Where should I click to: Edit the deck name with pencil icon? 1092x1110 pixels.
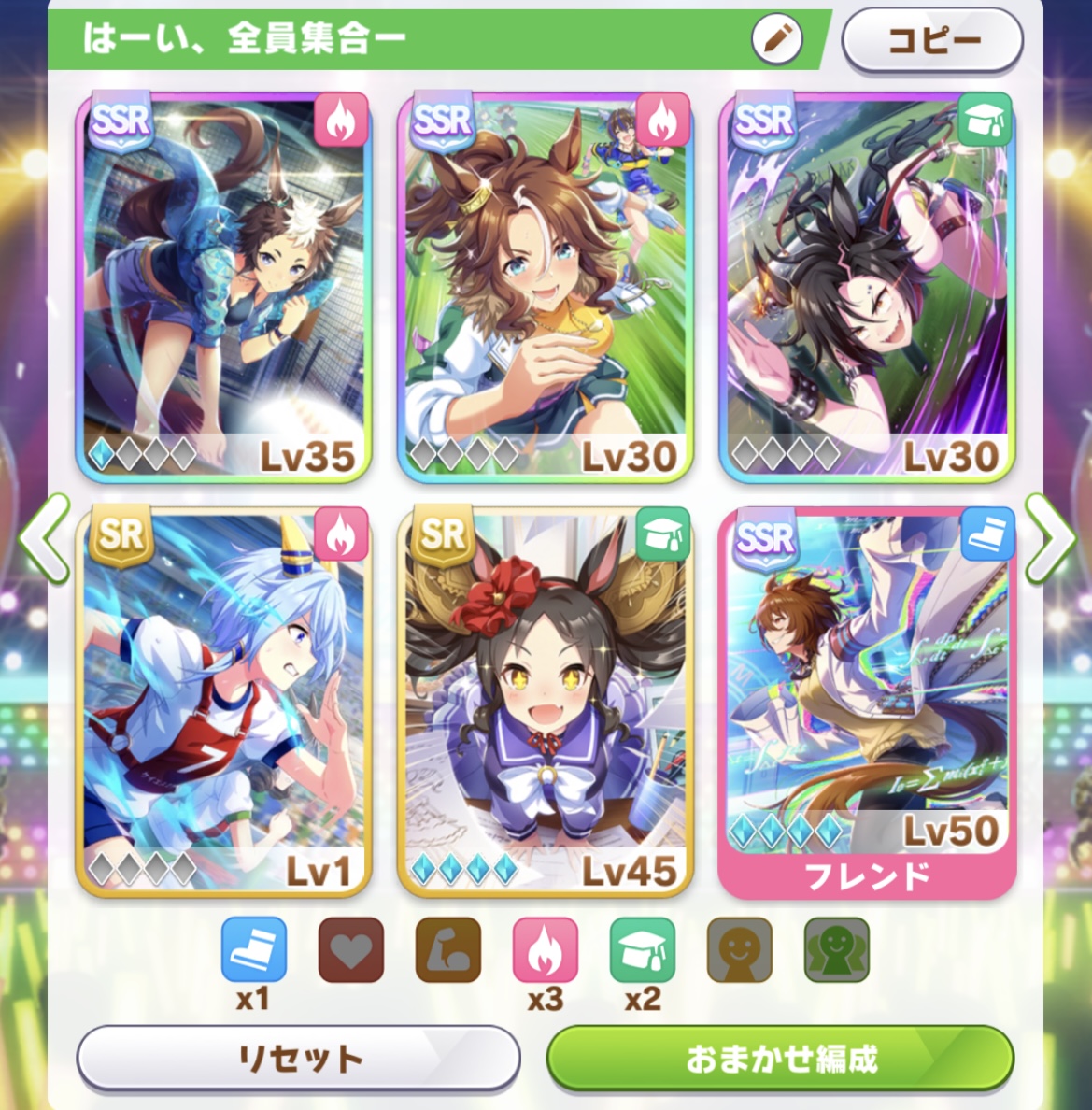776,39
